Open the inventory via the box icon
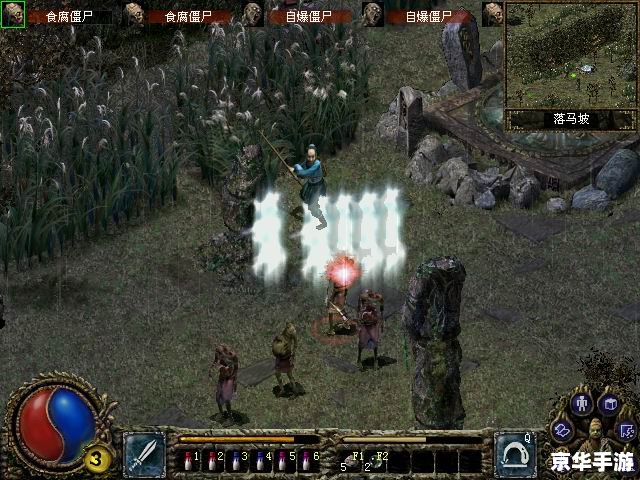This screenshot has width=640, height=480. click(x=610, y=403)
